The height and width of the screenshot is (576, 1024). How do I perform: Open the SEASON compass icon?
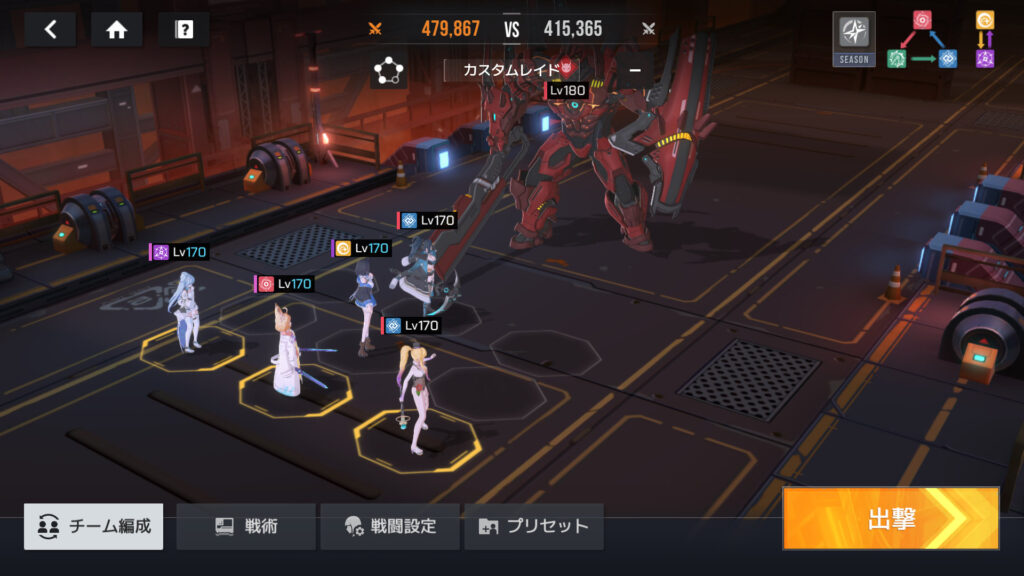(853, 38)
